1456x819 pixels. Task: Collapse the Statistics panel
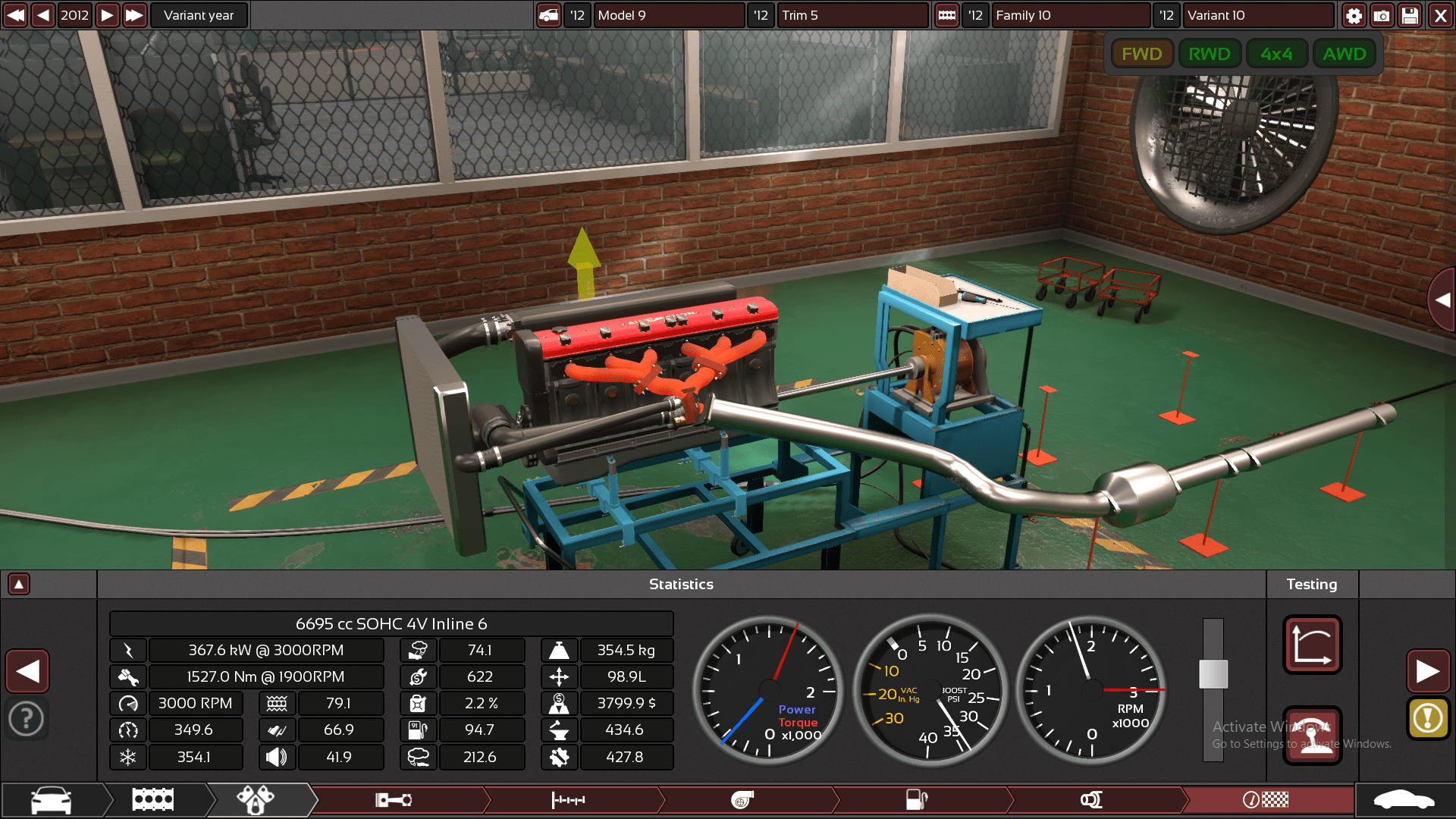[x=18, y=584]
